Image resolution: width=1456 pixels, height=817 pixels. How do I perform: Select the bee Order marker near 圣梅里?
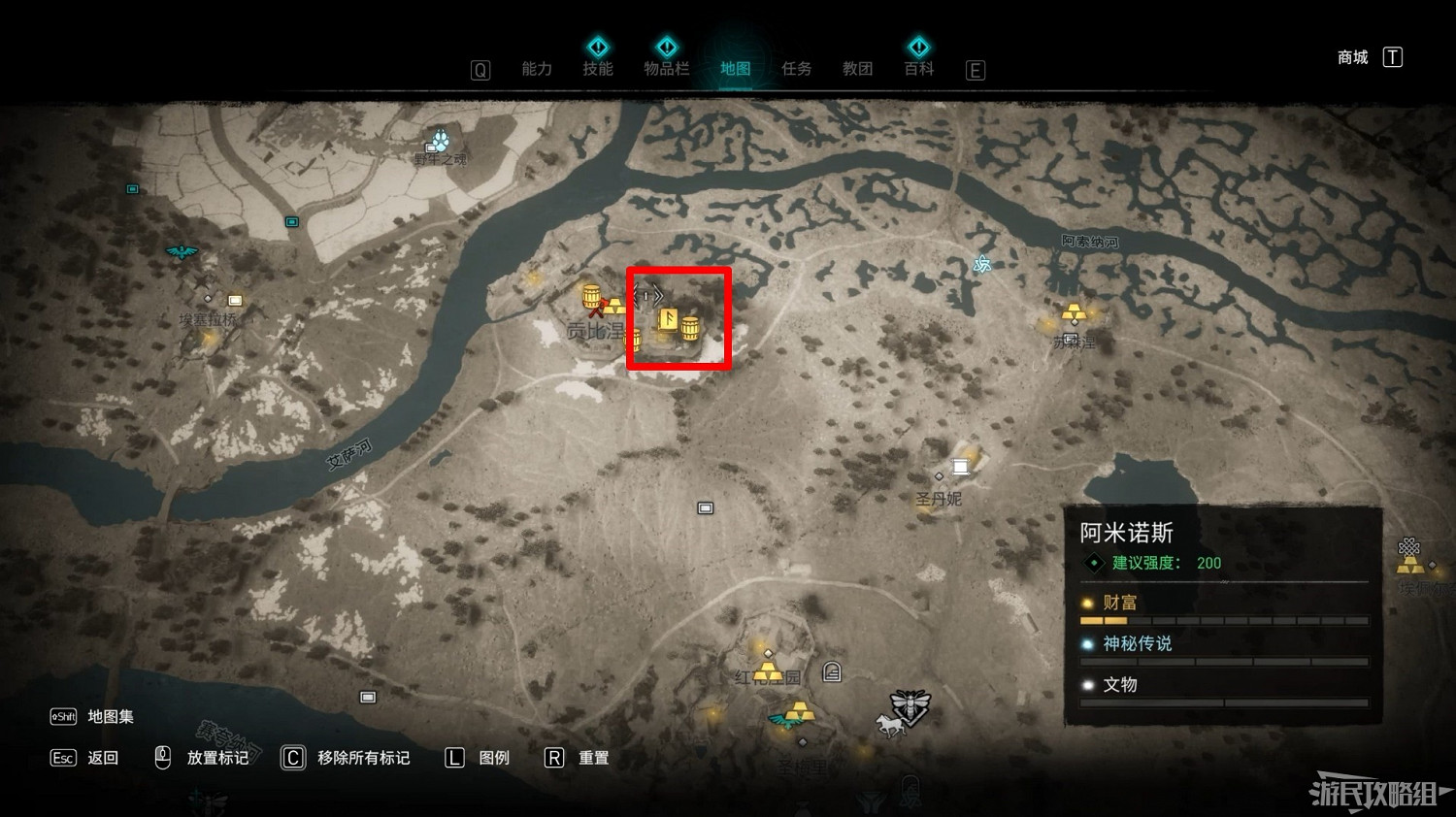pos(910,705)
